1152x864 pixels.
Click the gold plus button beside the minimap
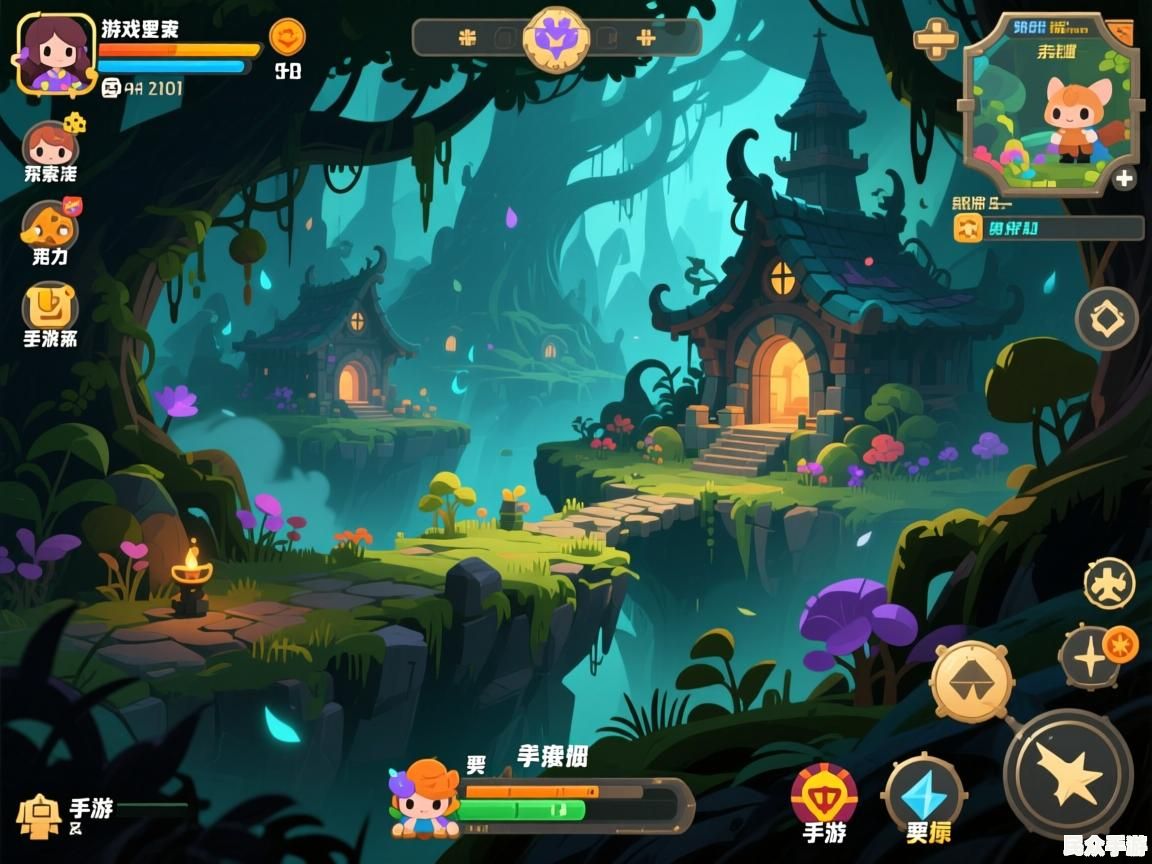(x=935, y=40)
